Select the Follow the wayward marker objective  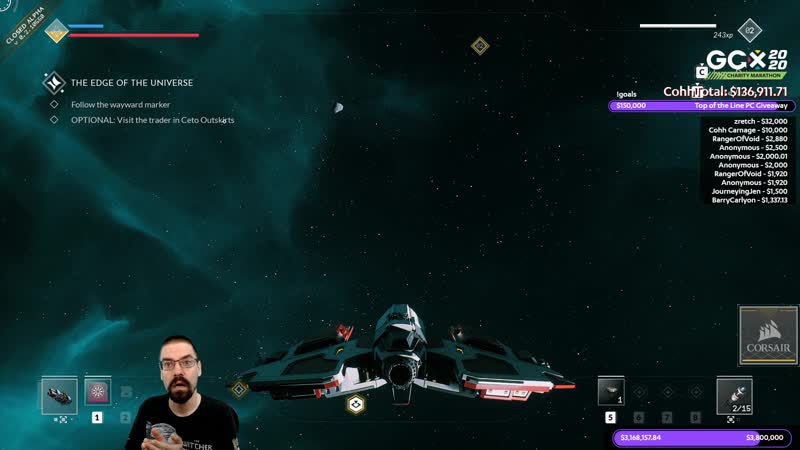[120, 105]
